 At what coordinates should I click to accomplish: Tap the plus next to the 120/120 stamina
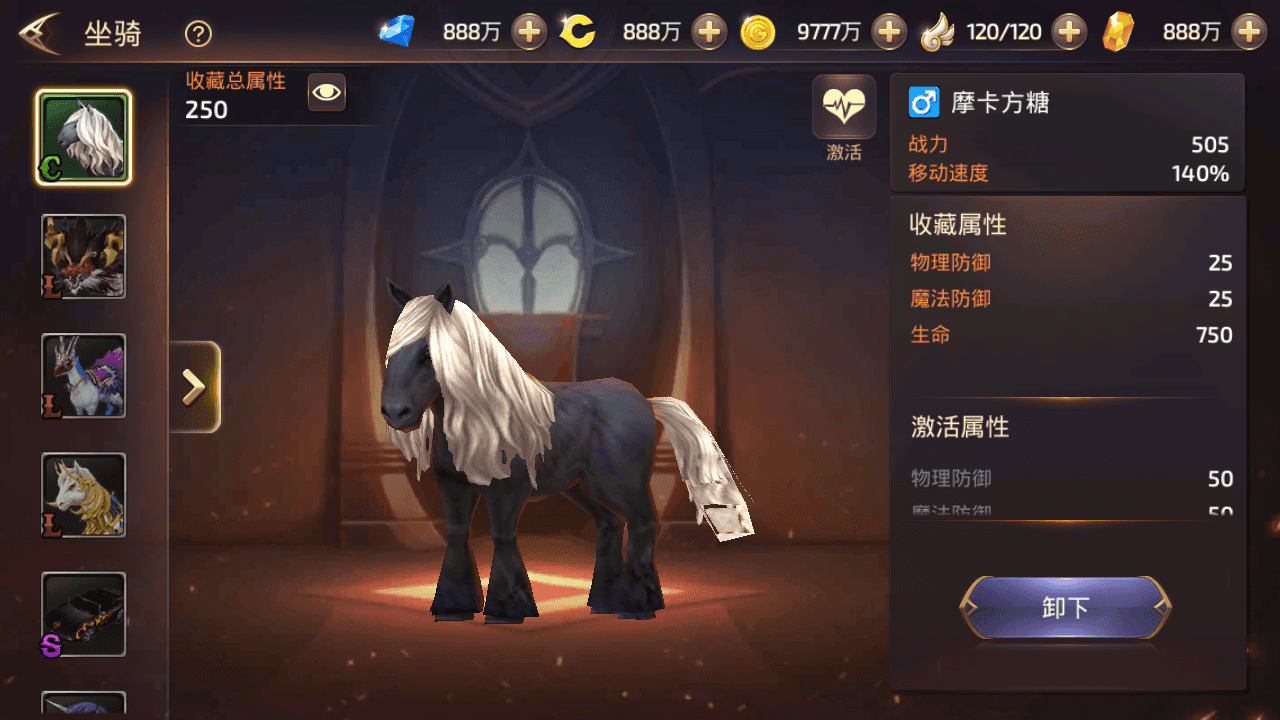click(1070, 31)
